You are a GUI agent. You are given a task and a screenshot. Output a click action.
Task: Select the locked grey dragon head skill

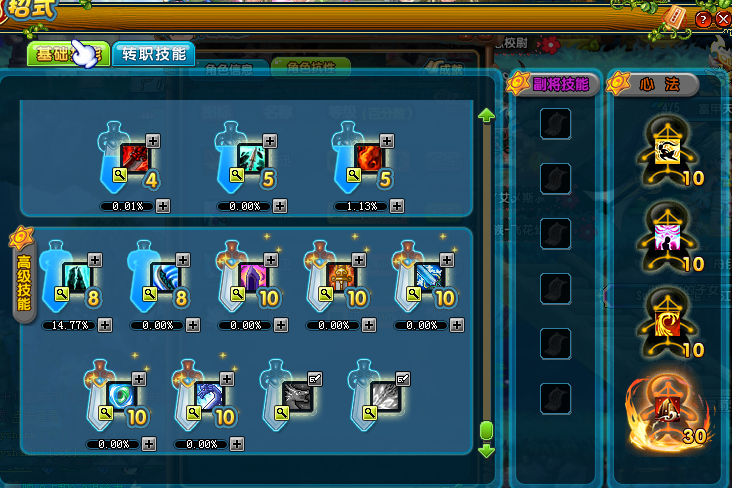[x=296, y=394]
